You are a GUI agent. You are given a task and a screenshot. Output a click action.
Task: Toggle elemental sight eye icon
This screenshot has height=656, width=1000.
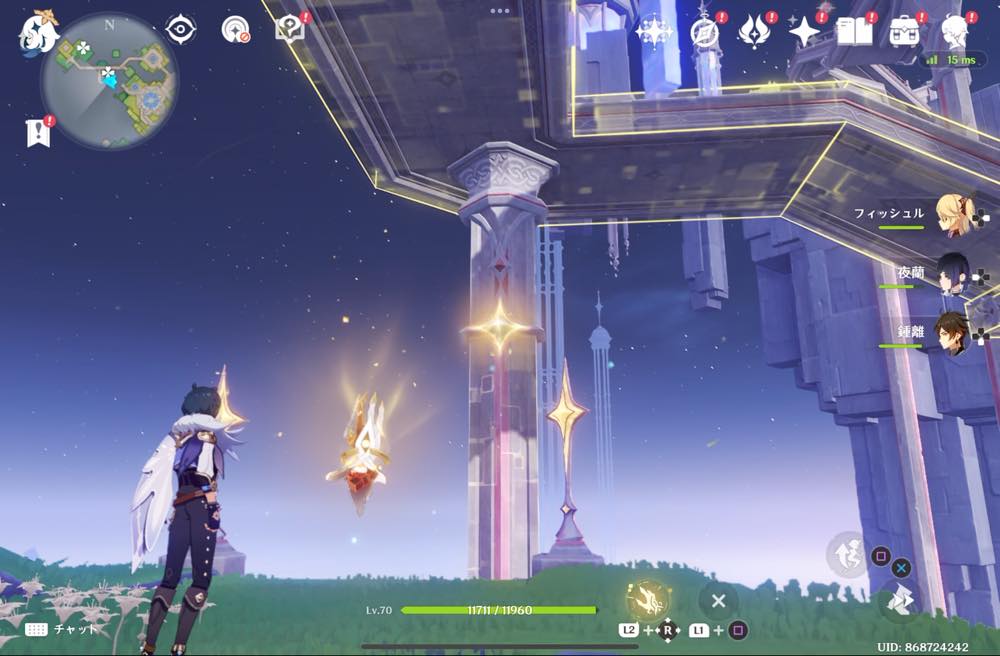180,29
